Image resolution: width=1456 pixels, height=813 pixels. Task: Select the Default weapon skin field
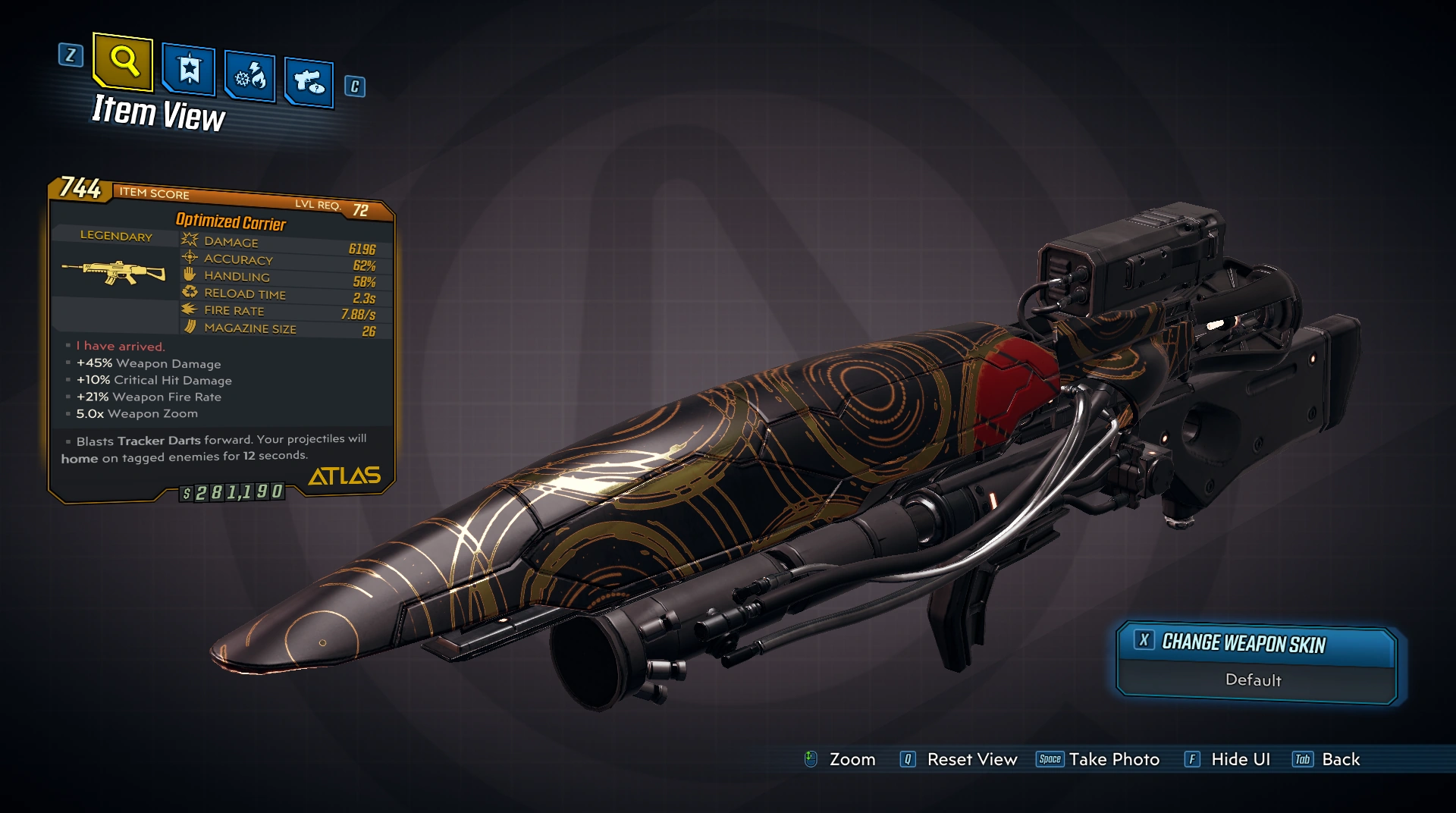[1253, 680]
